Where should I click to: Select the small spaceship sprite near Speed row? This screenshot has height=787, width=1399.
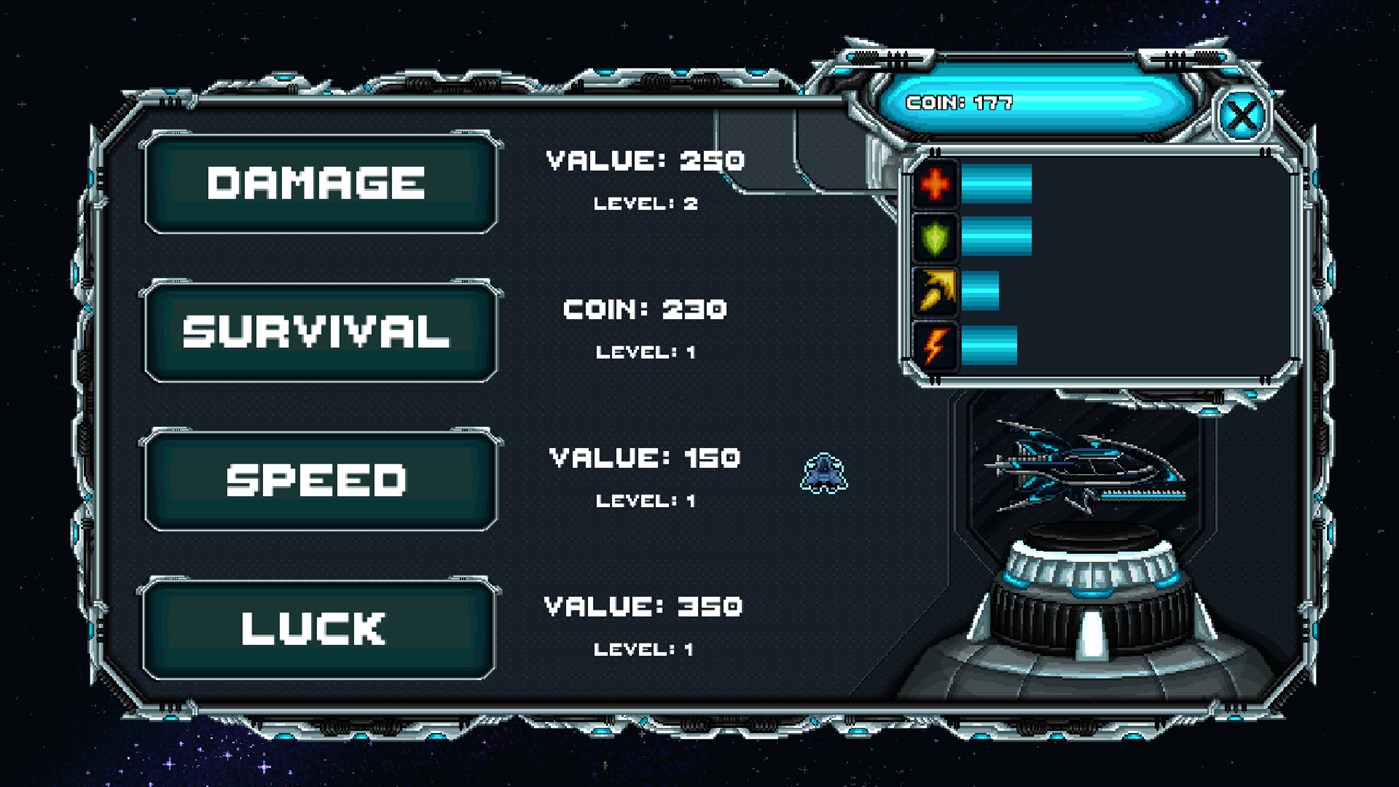click(x=824, y=475)
